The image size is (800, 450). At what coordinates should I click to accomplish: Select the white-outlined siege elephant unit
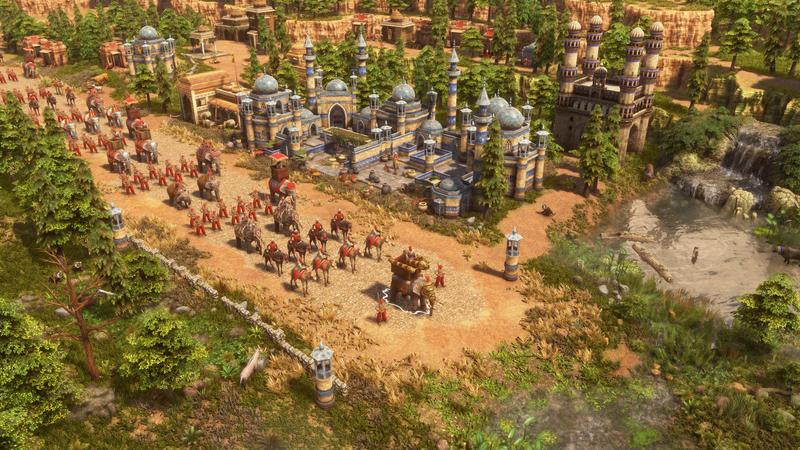410,283
